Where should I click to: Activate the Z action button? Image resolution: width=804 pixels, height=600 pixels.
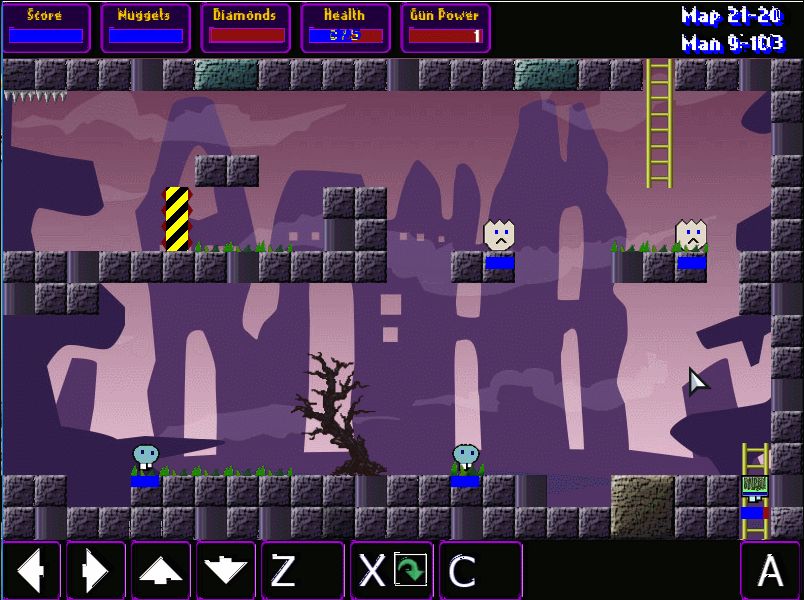302,570
